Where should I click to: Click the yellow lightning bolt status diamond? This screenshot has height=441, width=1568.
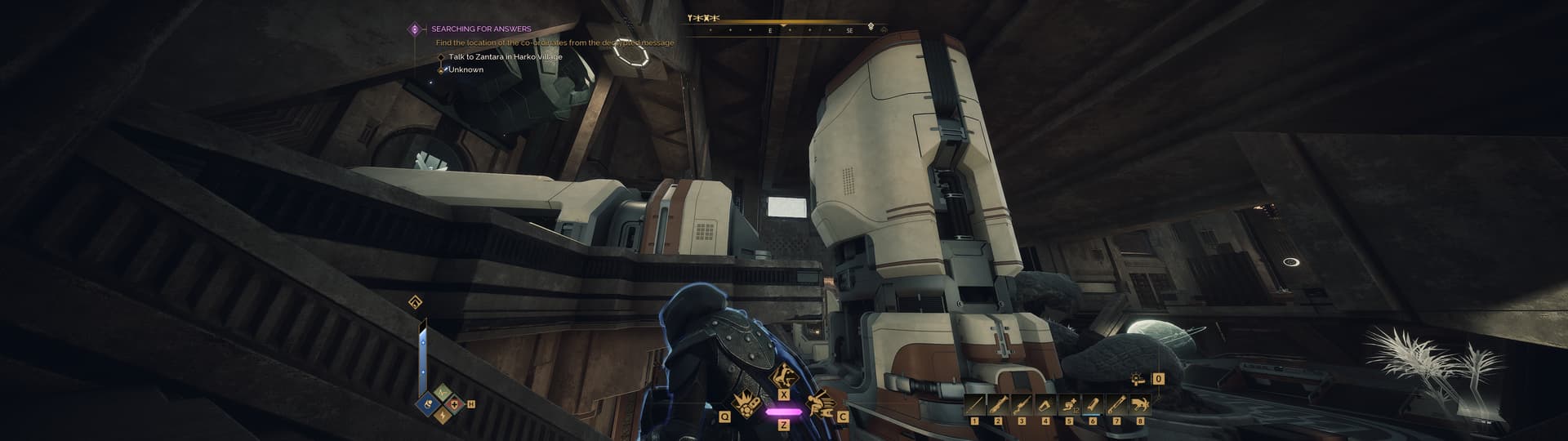pyautogui.click(x=442, y=416)
